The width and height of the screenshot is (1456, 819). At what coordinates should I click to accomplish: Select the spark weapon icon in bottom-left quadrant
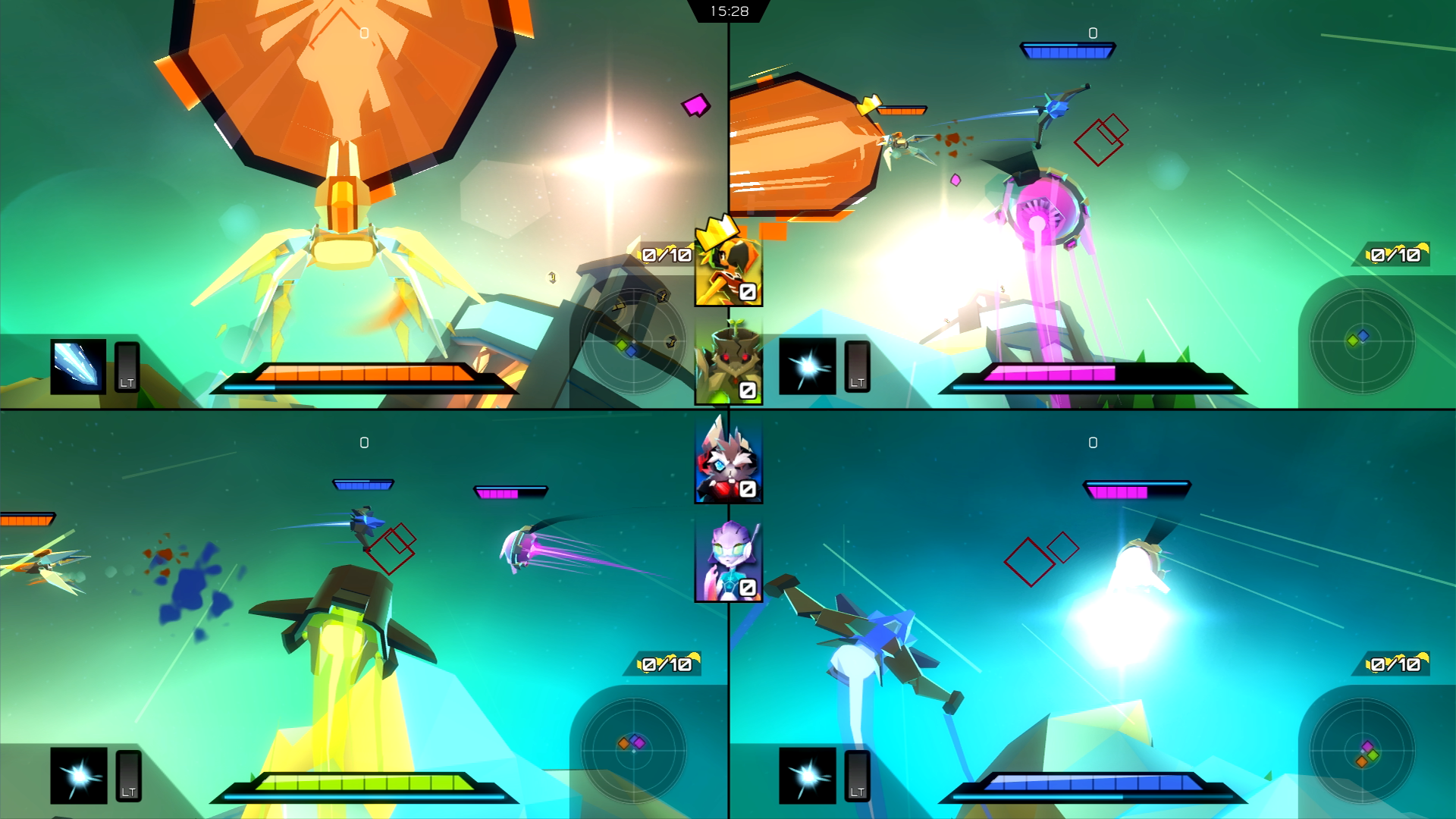[78, 780]
